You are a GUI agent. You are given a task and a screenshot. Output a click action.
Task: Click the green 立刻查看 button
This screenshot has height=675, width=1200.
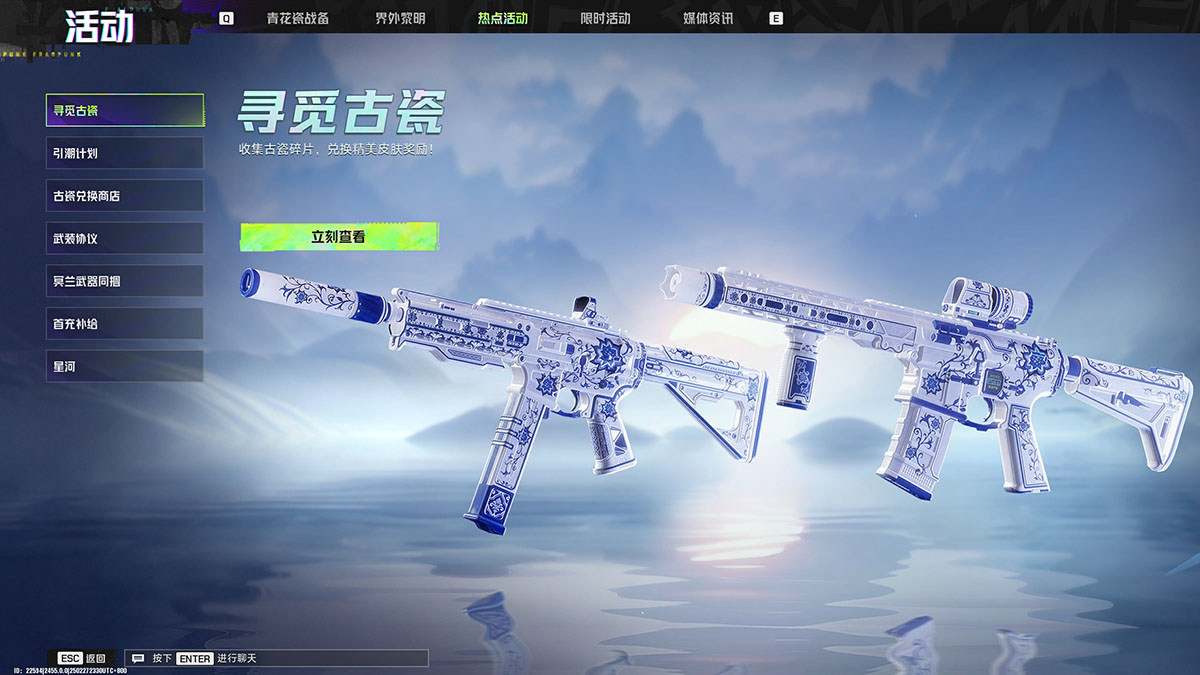tap(339, 237)
